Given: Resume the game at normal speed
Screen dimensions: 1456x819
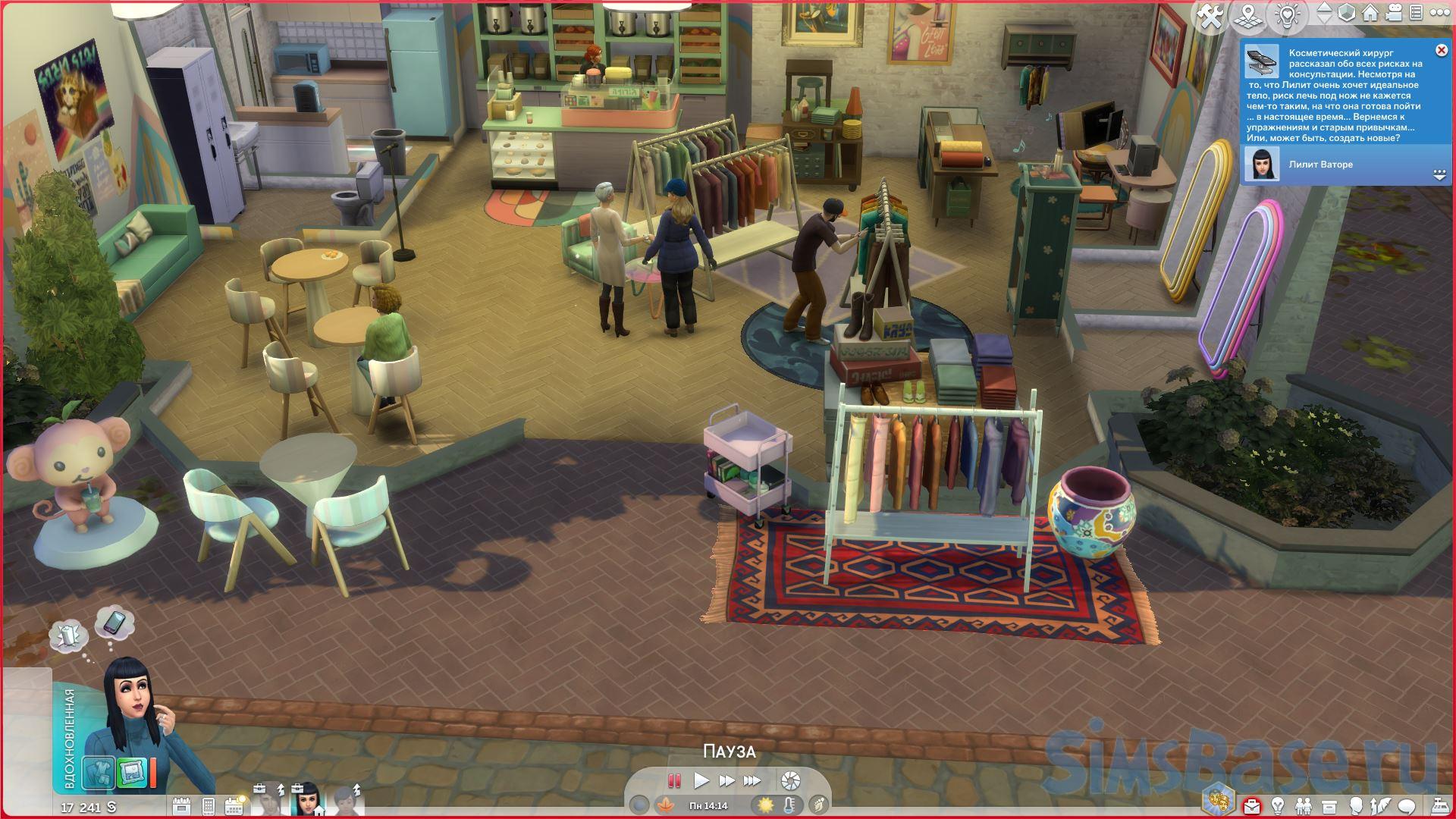Looking at the screenshot, I should point(701,780).
